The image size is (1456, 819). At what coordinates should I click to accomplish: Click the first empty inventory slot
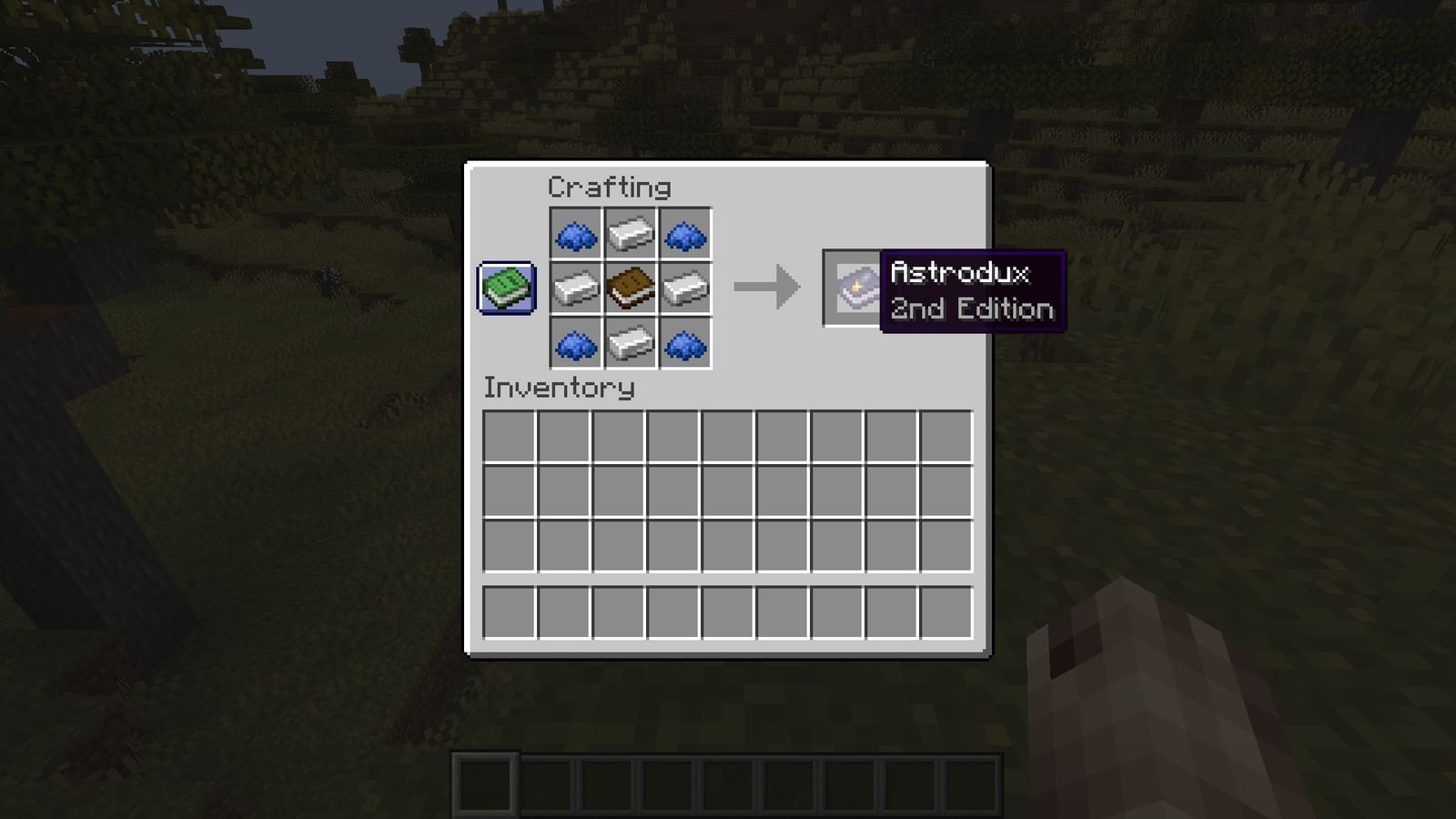pyautogui.click(x=508, y=435)
